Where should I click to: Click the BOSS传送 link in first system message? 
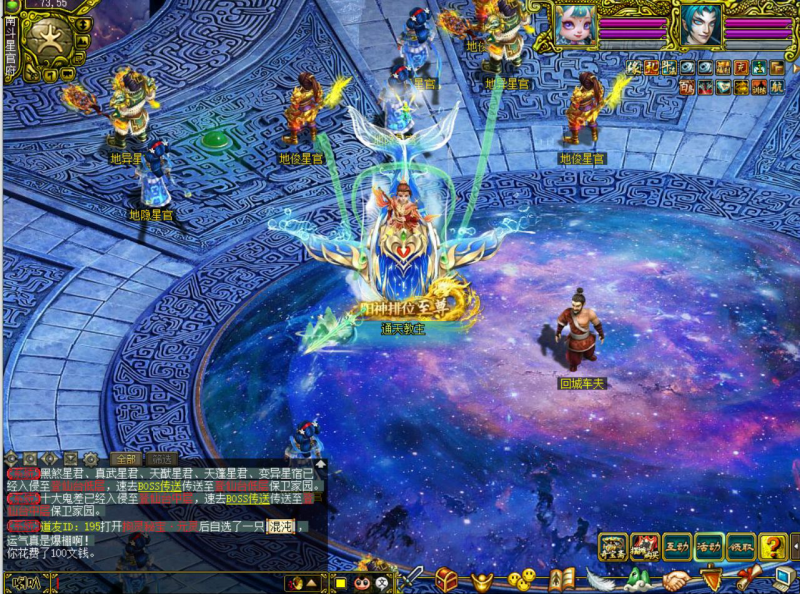pyautogui.click(x=159, y=485)
